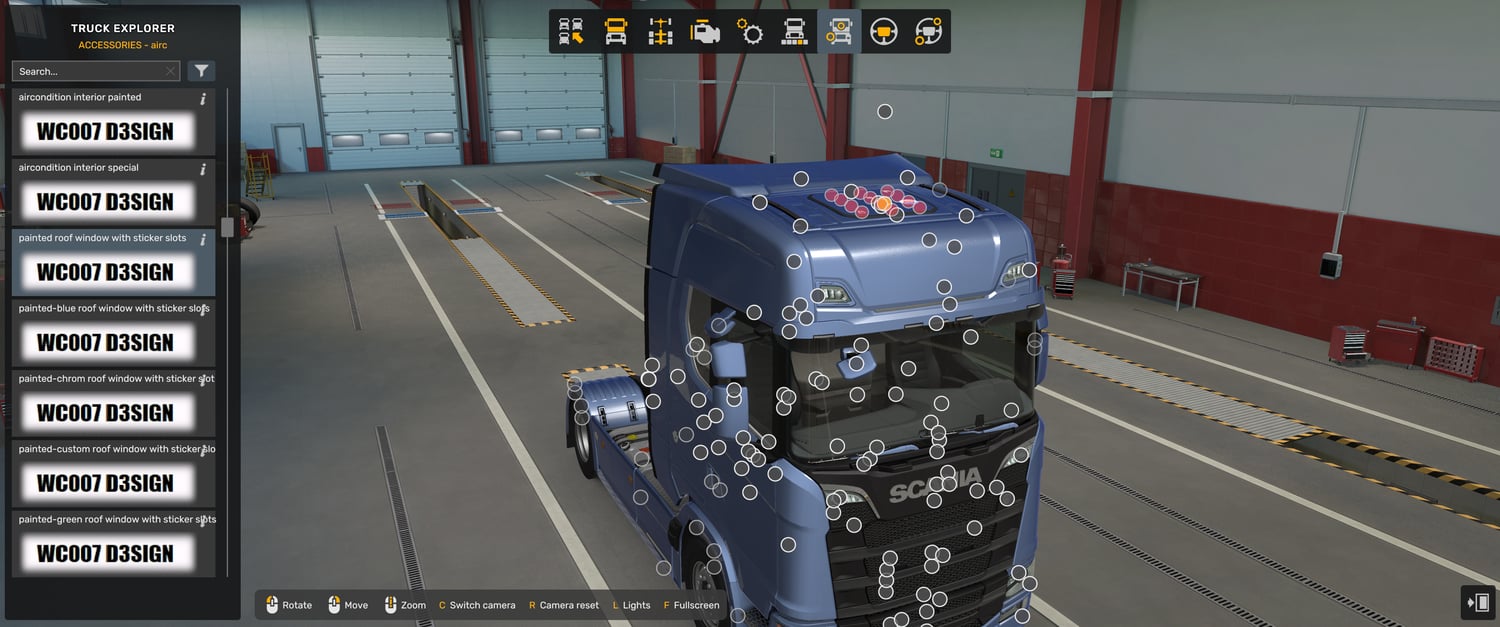1500x627 pixels.
Task: Open the transmission gears category
Action: pos(750,32)
